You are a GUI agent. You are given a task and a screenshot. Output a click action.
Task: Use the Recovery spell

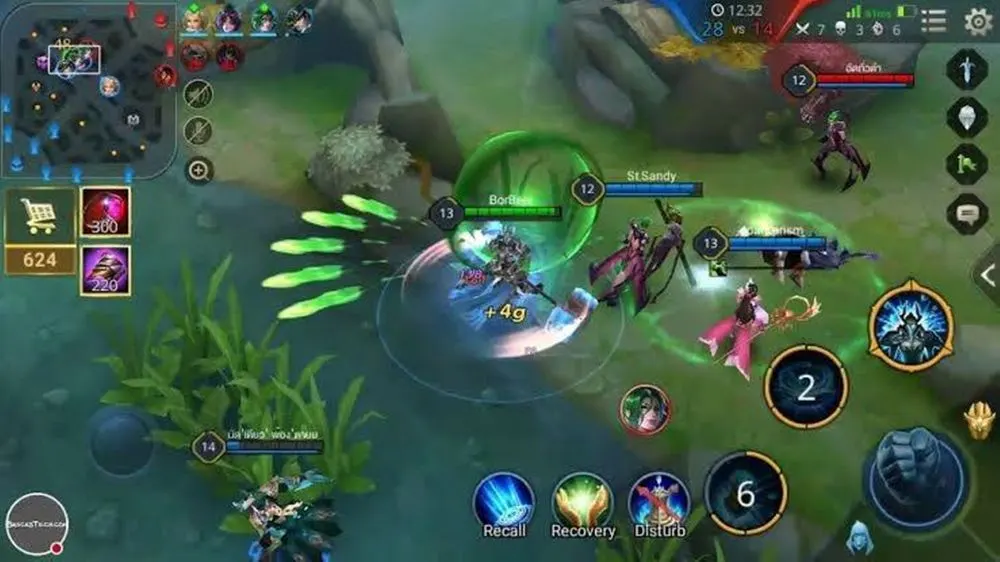tap(582, 500)
